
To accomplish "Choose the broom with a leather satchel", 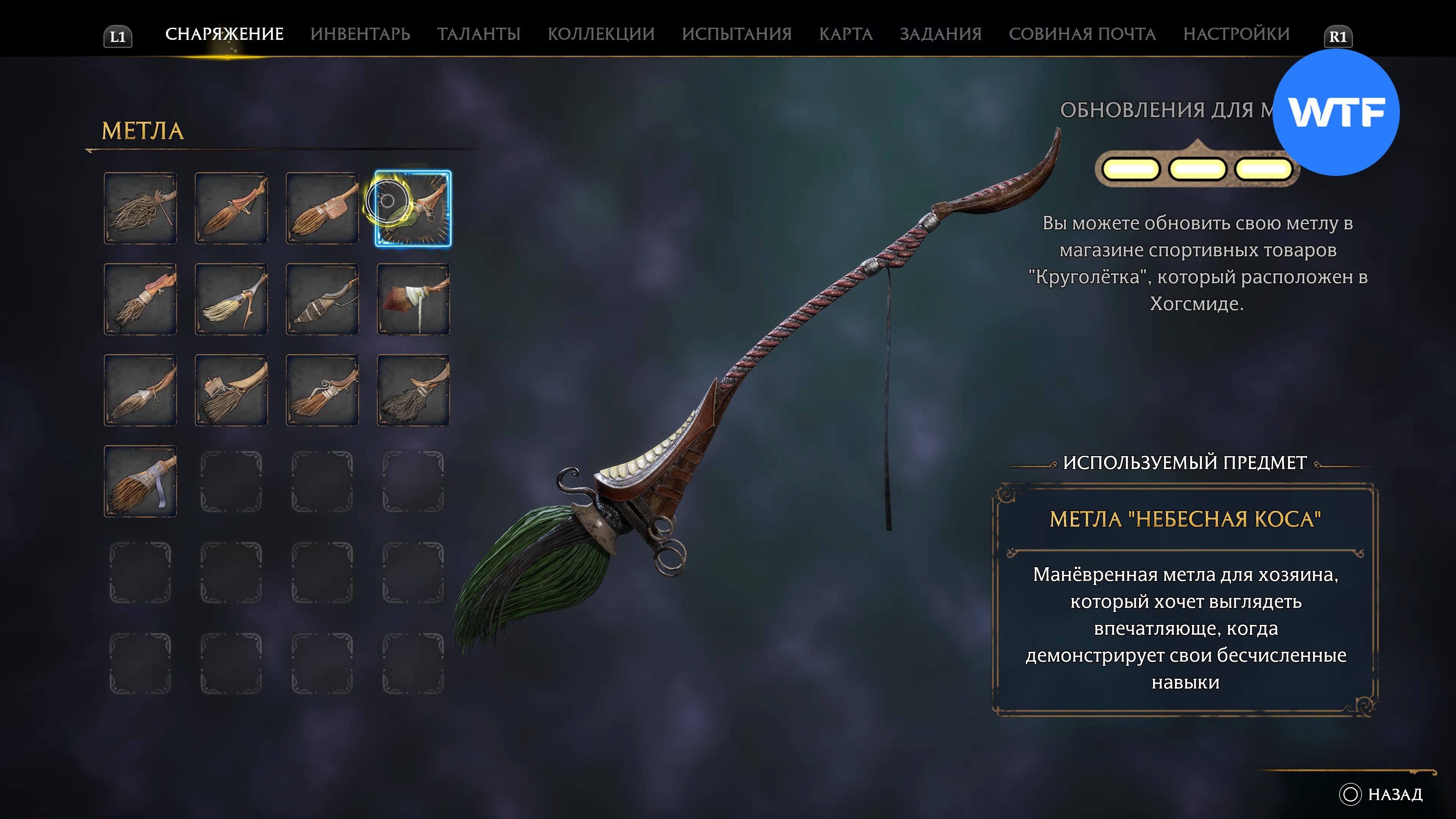I will point(322,209).
